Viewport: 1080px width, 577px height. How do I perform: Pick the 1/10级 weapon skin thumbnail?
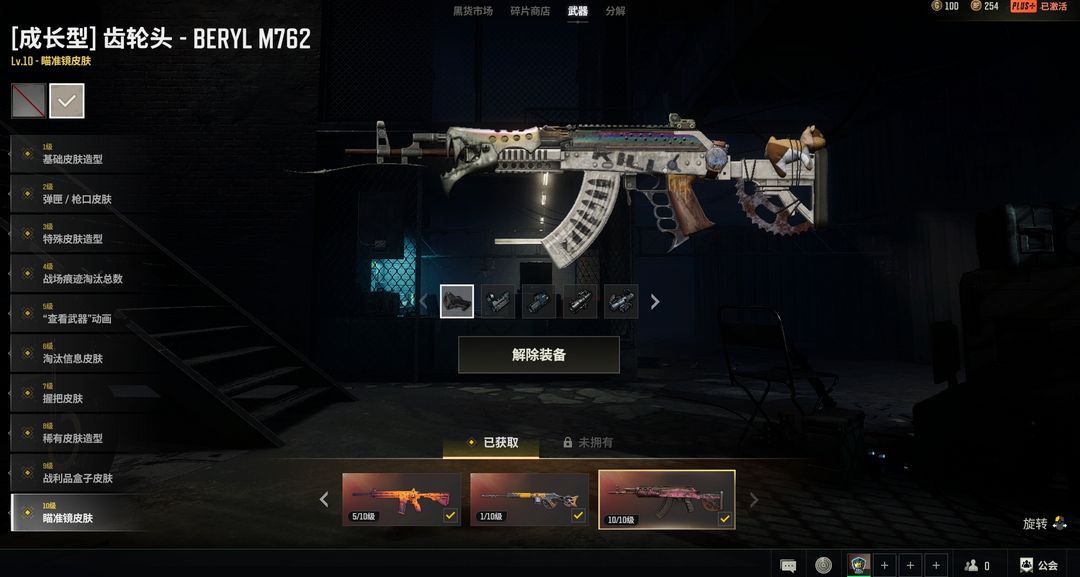point(529,499)
